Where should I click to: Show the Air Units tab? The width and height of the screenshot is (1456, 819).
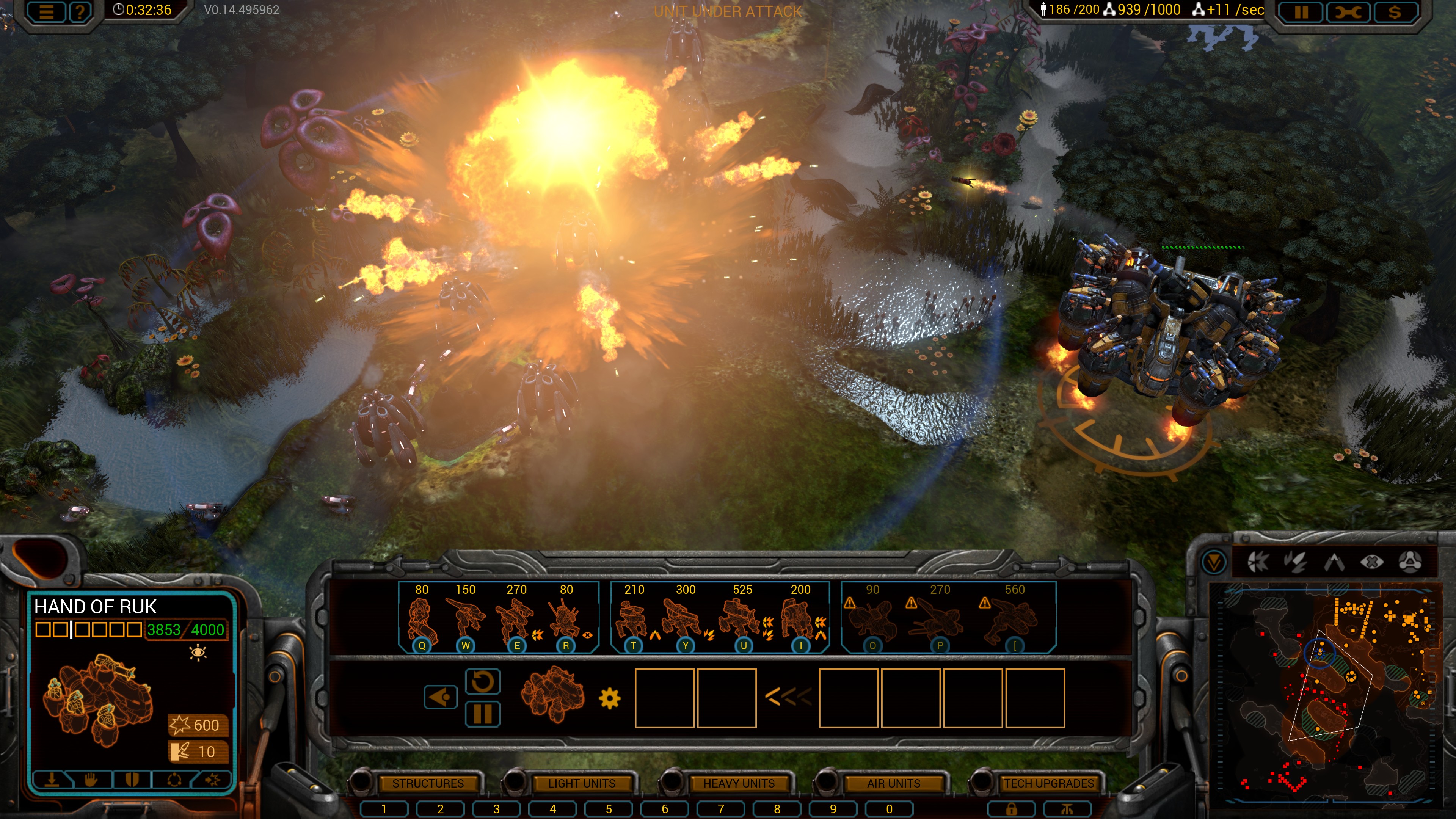[893, 783]
